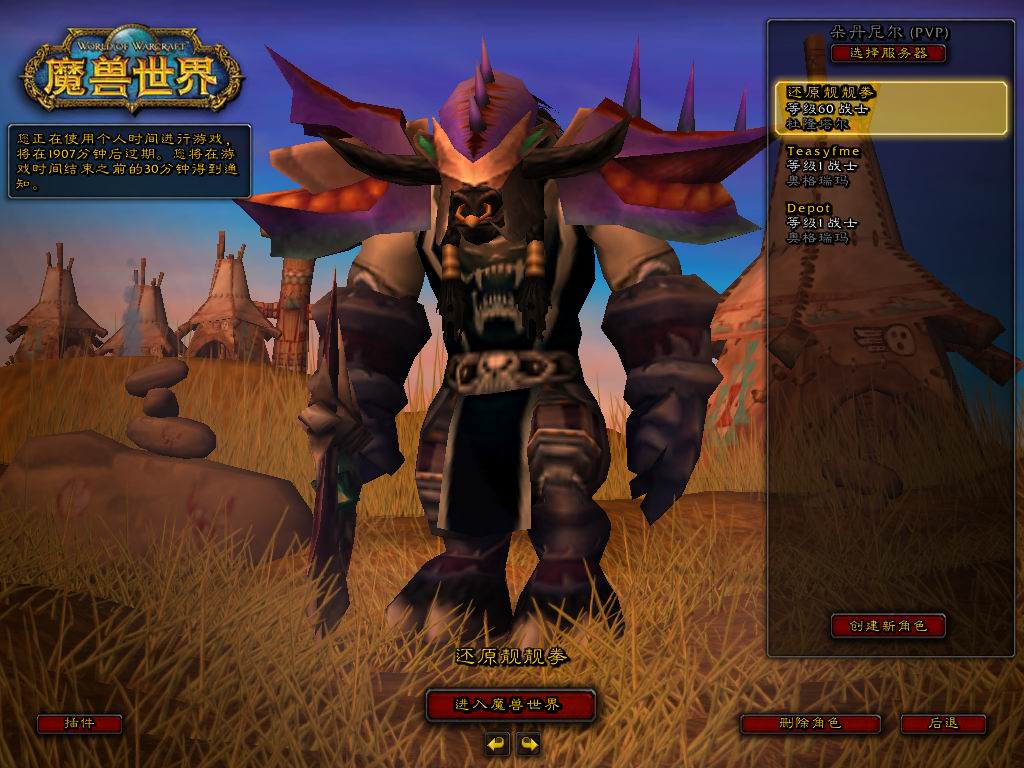Click the 删除角色 delete character button
The height and width of the screenshot is (768, 1024).
click(x=810, y=723)
